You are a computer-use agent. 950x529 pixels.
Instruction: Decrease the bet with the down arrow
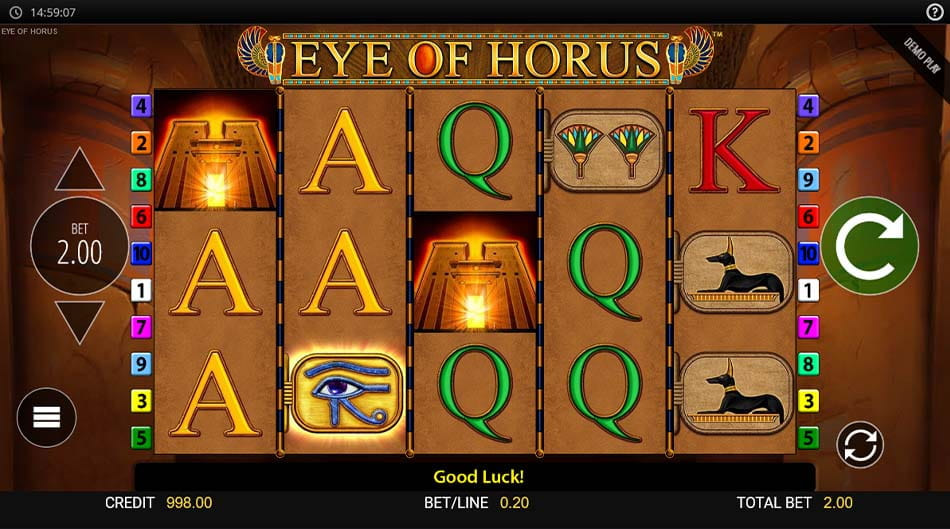pyautogui.click(x=80, y=320)
